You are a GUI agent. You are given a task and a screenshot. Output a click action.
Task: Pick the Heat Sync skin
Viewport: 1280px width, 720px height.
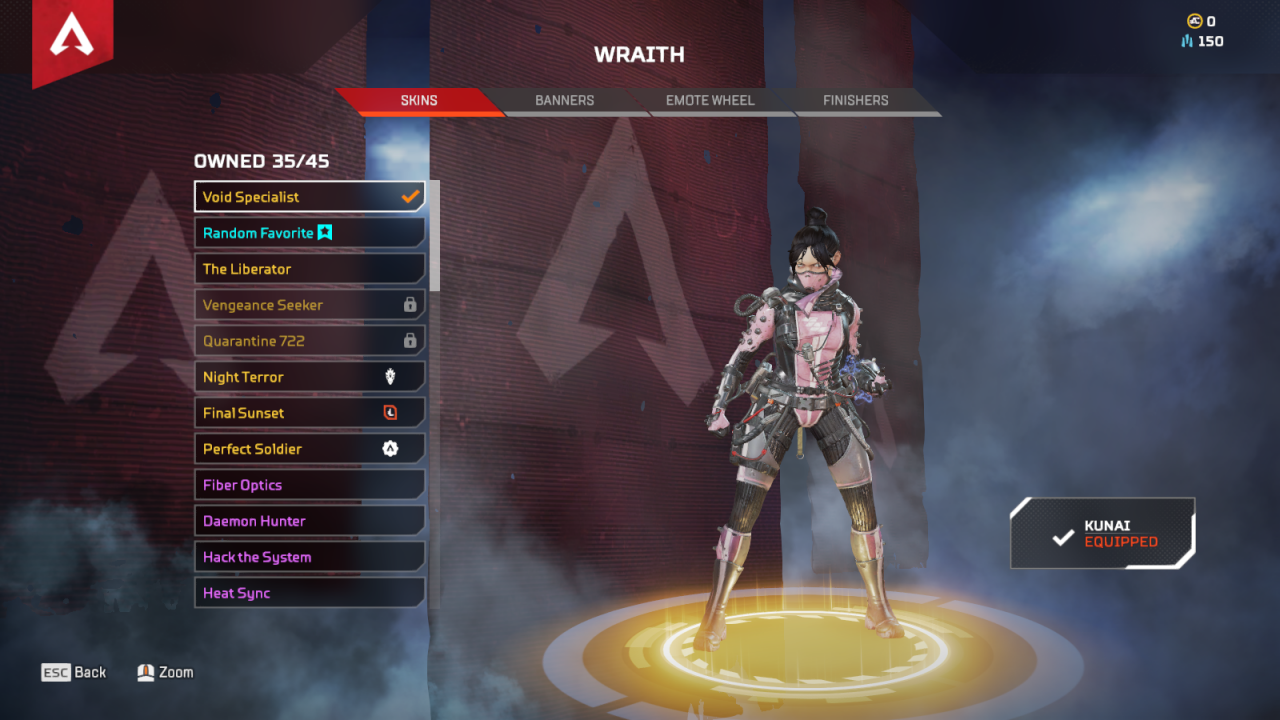(x=309, y=593)
